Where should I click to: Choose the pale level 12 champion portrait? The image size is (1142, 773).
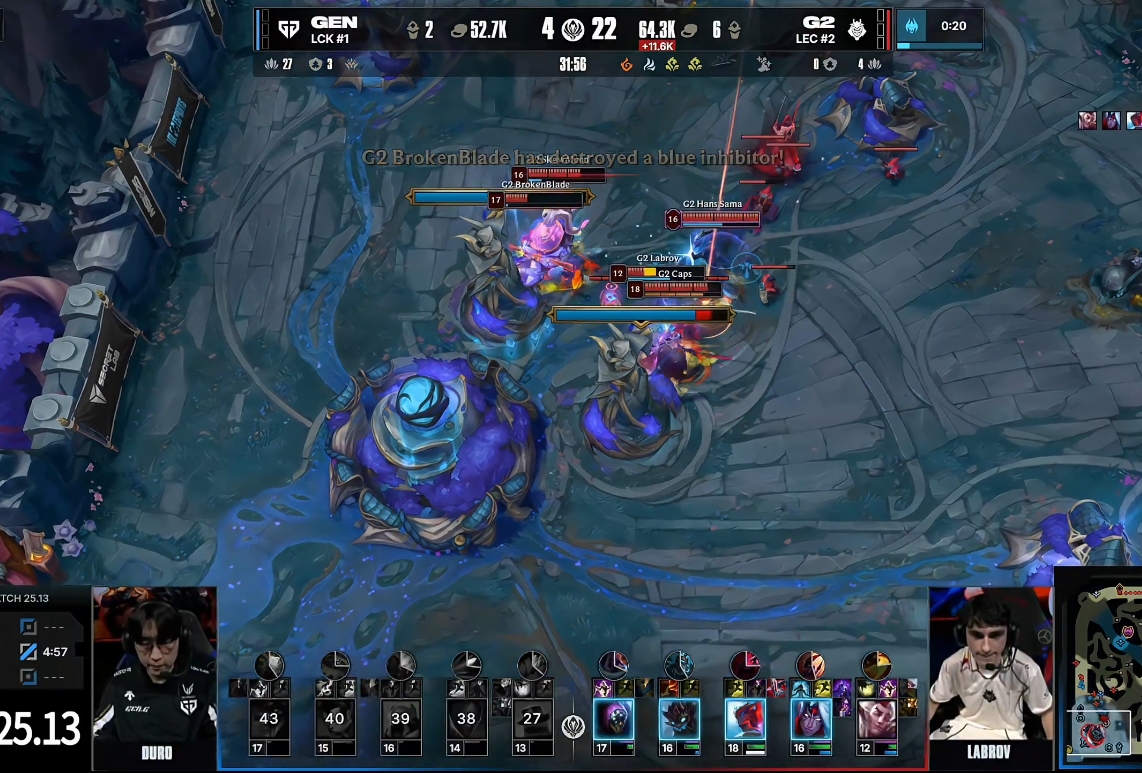[x=876, y=719]
